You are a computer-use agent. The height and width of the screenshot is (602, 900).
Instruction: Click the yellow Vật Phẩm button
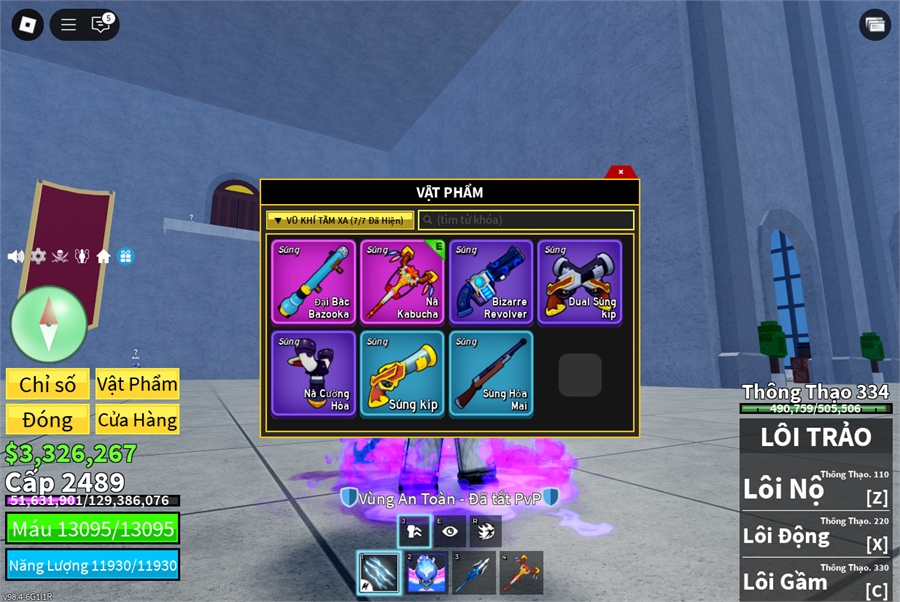[138, 385]
